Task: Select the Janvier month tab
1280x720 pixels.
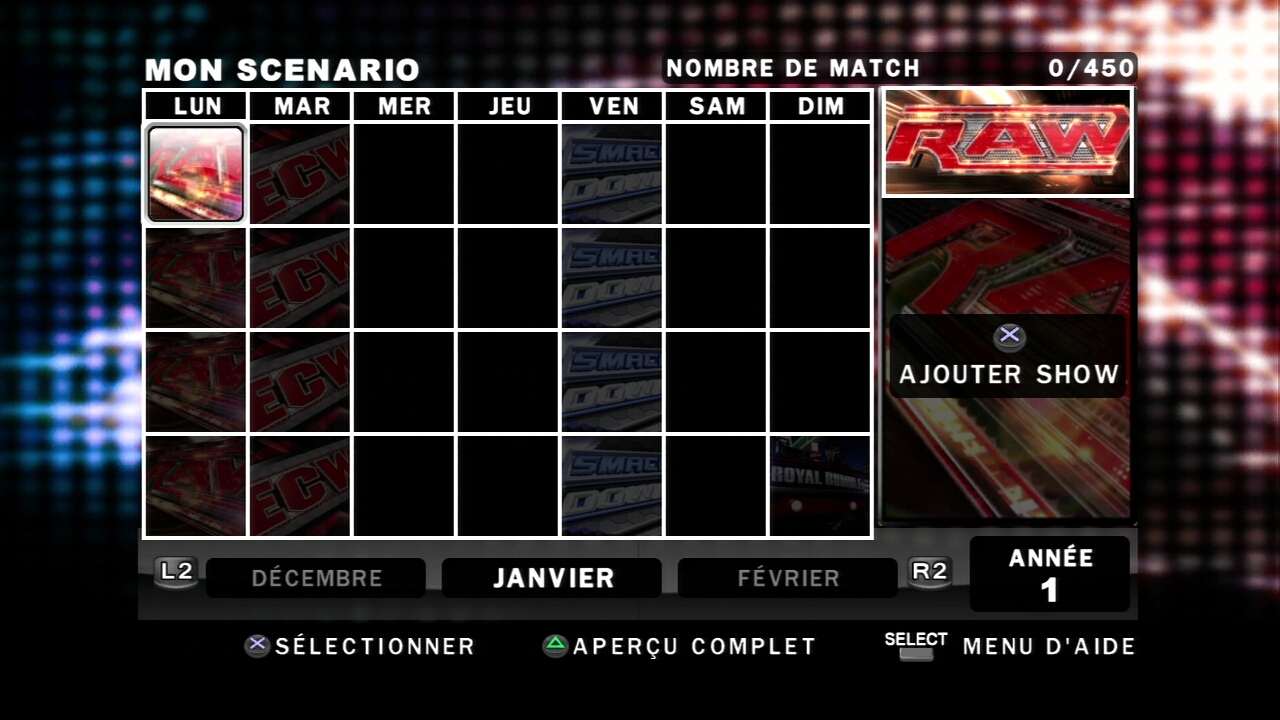Action: click(552, 578)
